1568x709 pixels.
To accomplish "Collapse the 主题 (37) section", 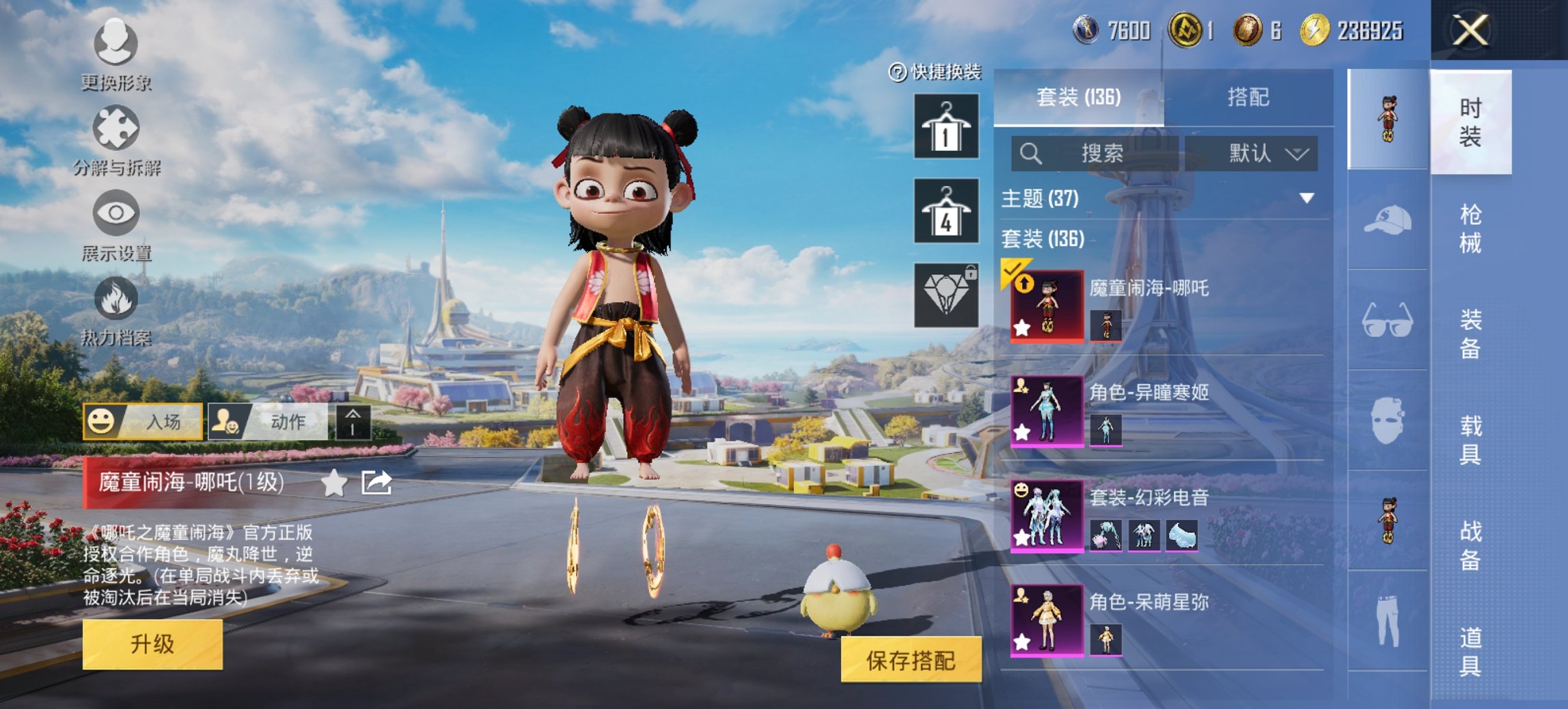I will (1306, 197).
